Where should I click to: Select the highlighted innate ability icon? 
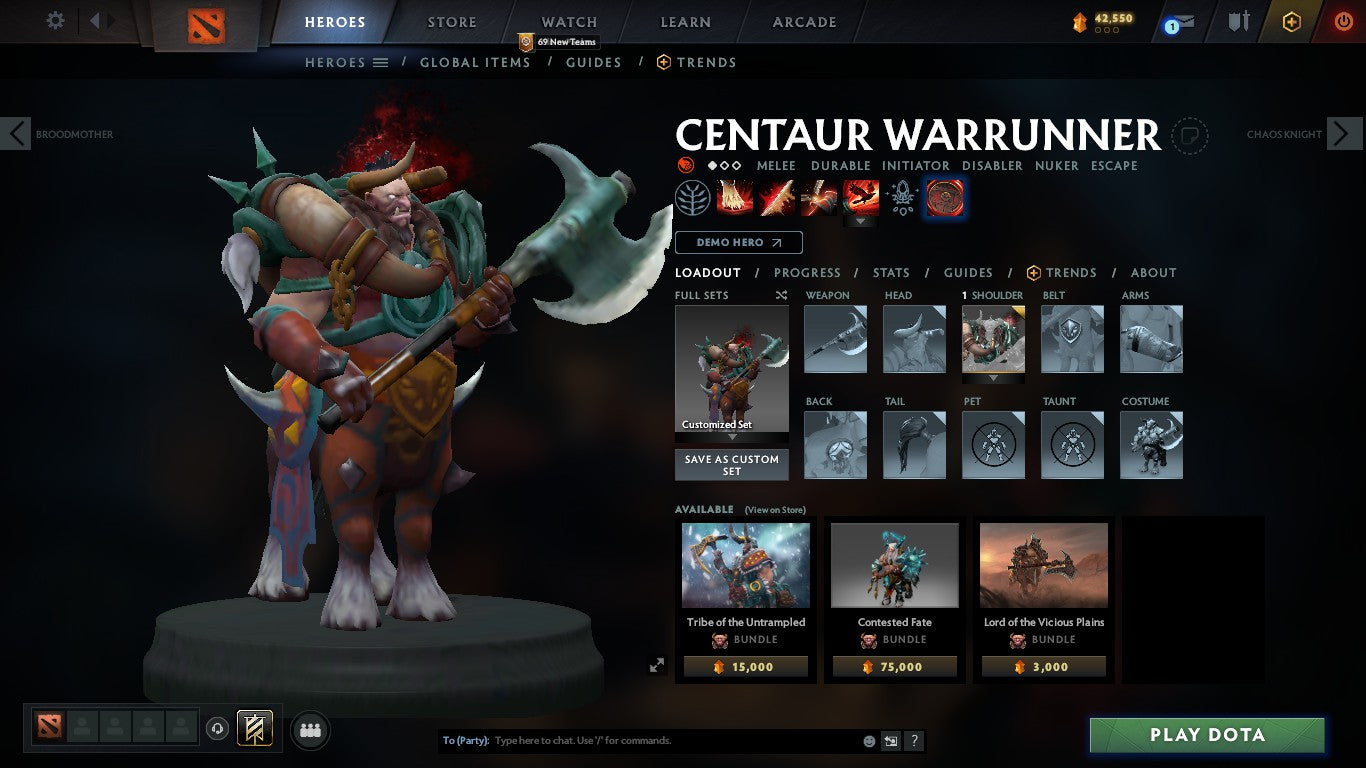pyautogui.click(x=943, y=197)
